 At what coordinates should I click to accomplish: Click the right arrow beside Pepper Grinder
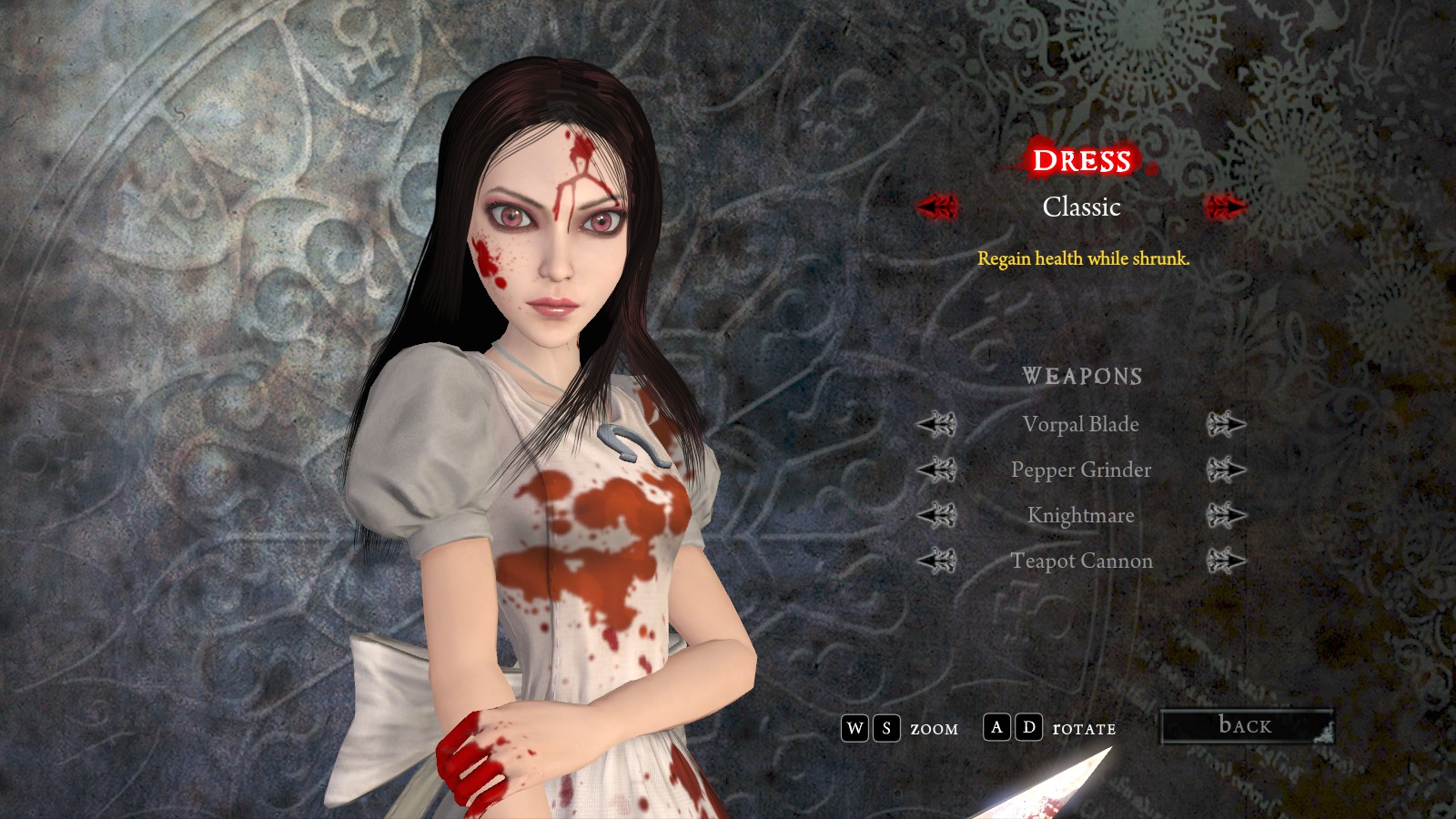coord(1226,470)
